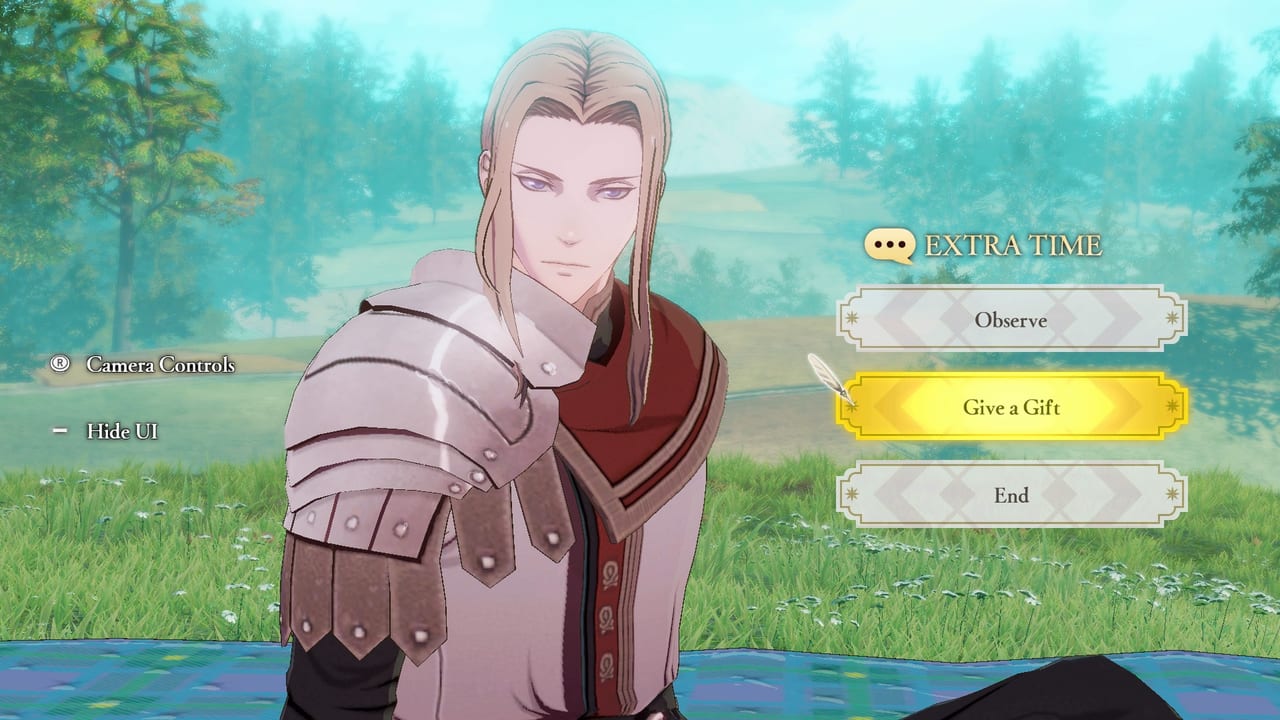Open the Observe interaction option
This screenshot has width=1280, height=720.
click(x=1010, y=321)
